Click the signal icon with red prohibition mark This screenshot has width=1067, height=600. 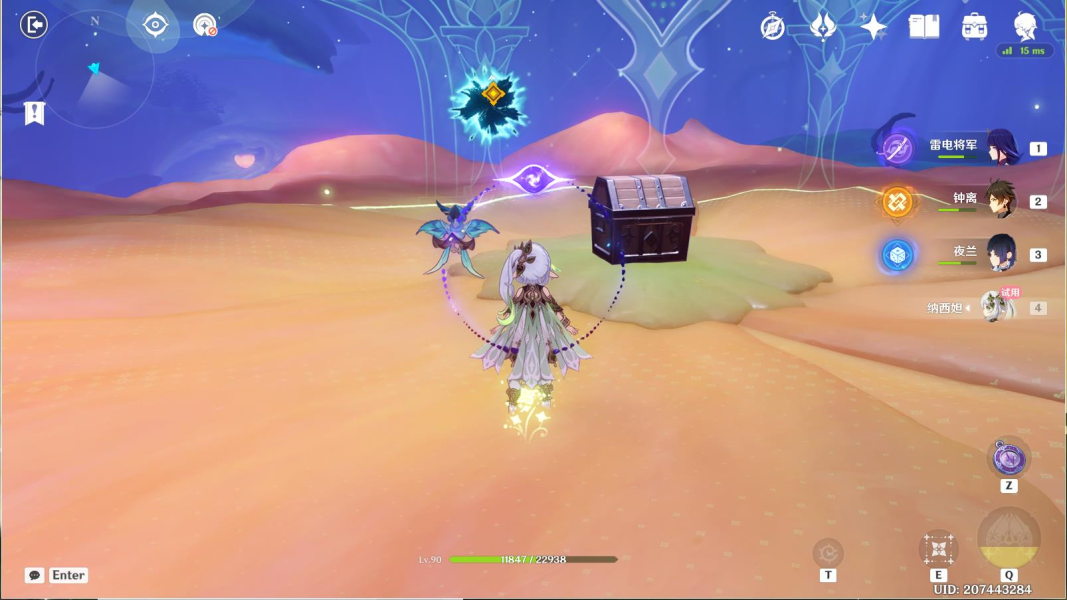click(205, 25)
